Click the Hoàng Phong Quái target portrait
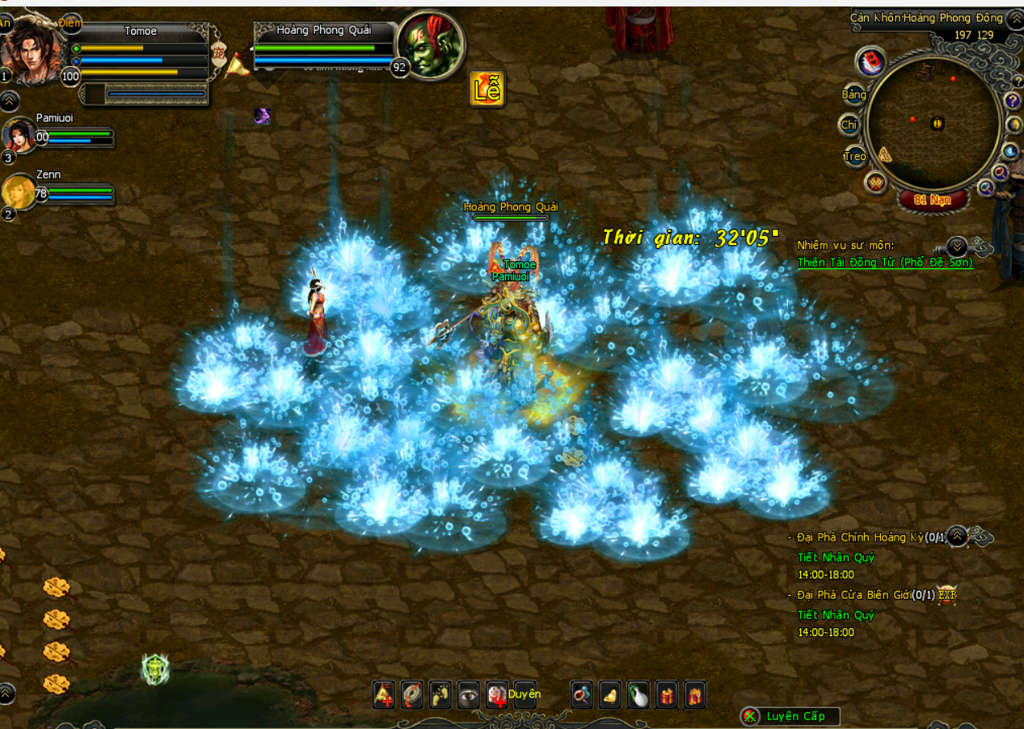The height and width of the screenshot is (729, 1024). coord(431,46)
